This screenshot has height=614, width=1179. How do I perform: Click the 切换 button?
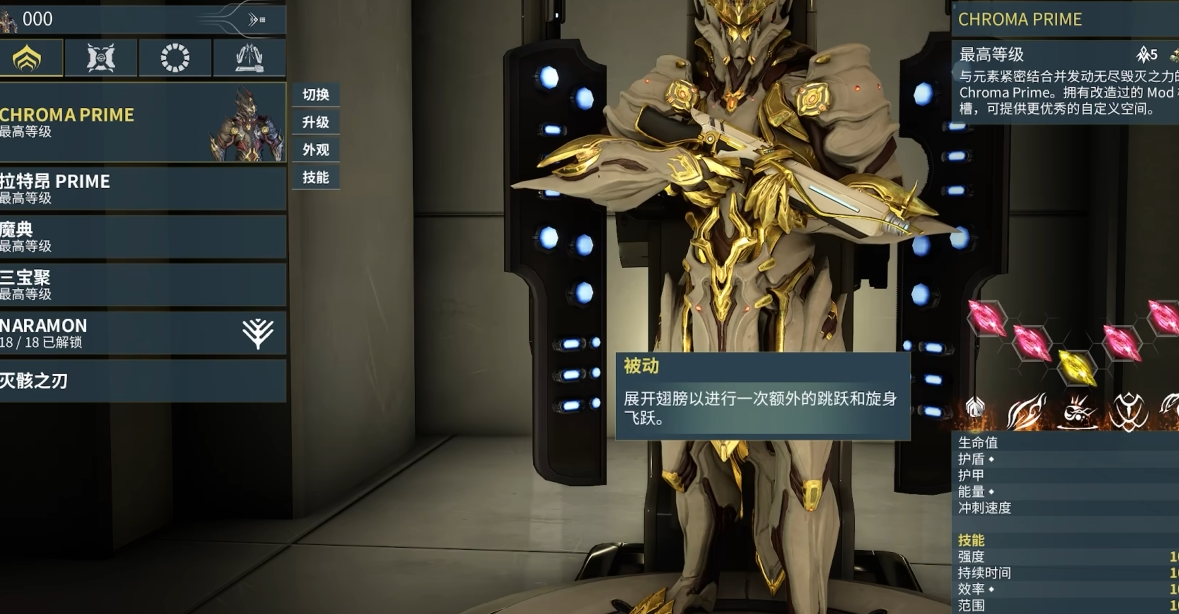pos(316,95)
